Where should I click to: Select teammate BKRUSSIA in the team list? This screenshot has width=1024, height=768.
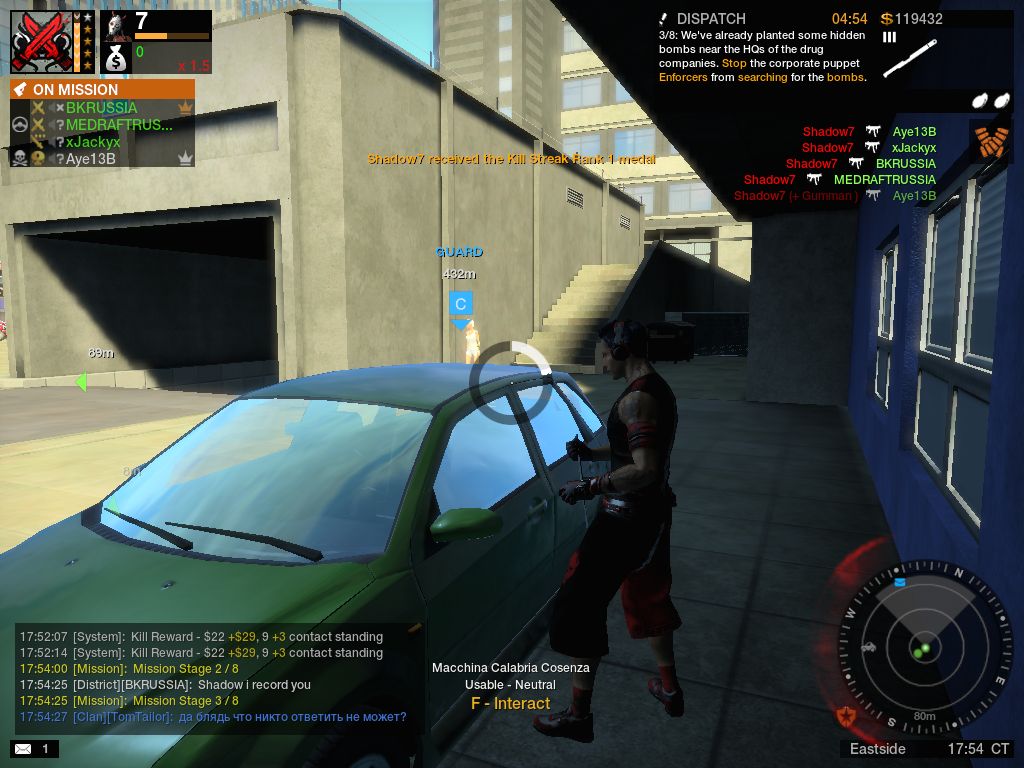pos(101,107)
